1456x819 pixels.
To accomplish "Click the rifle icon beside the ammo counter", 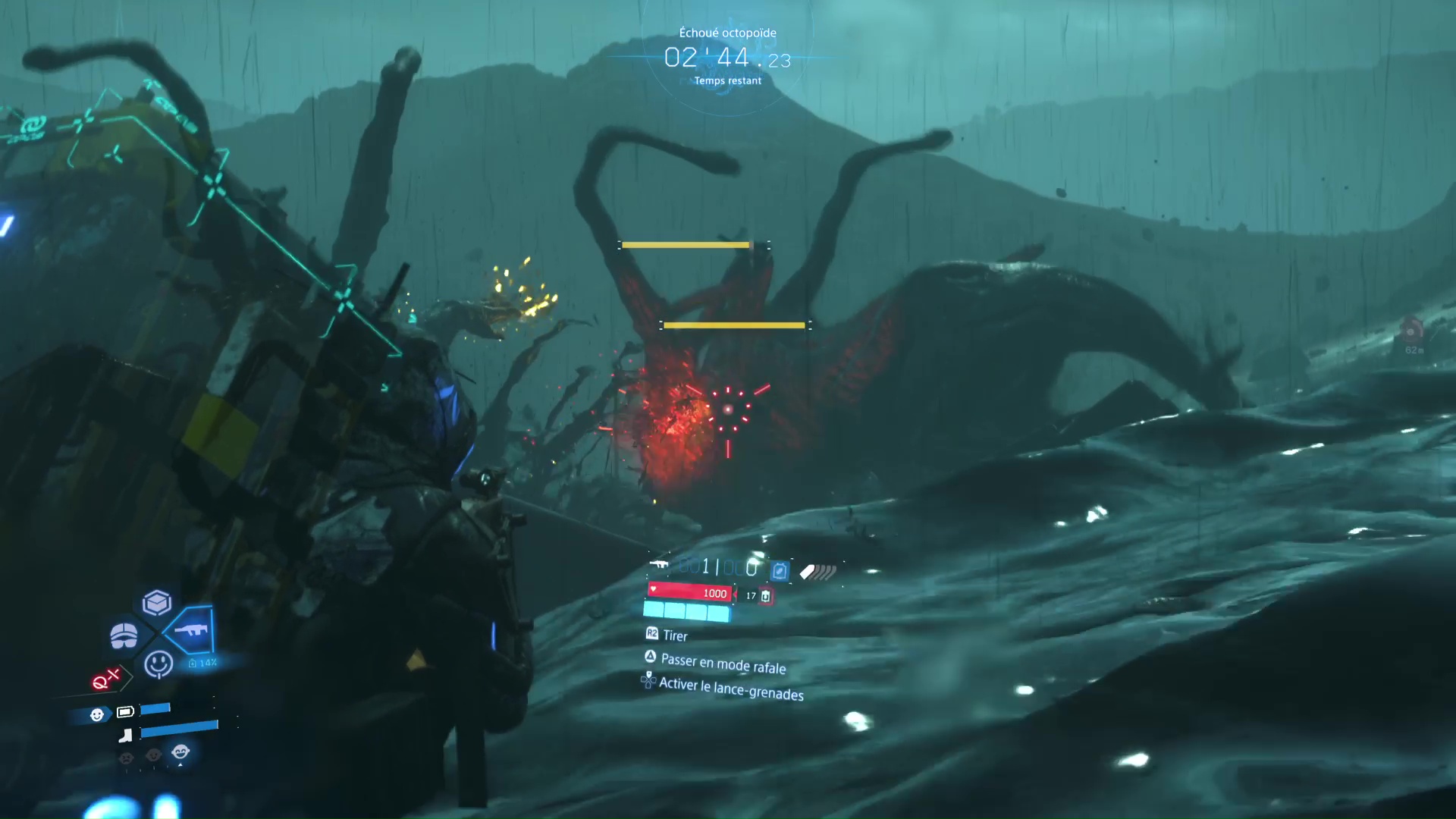I will pos(658,565).
